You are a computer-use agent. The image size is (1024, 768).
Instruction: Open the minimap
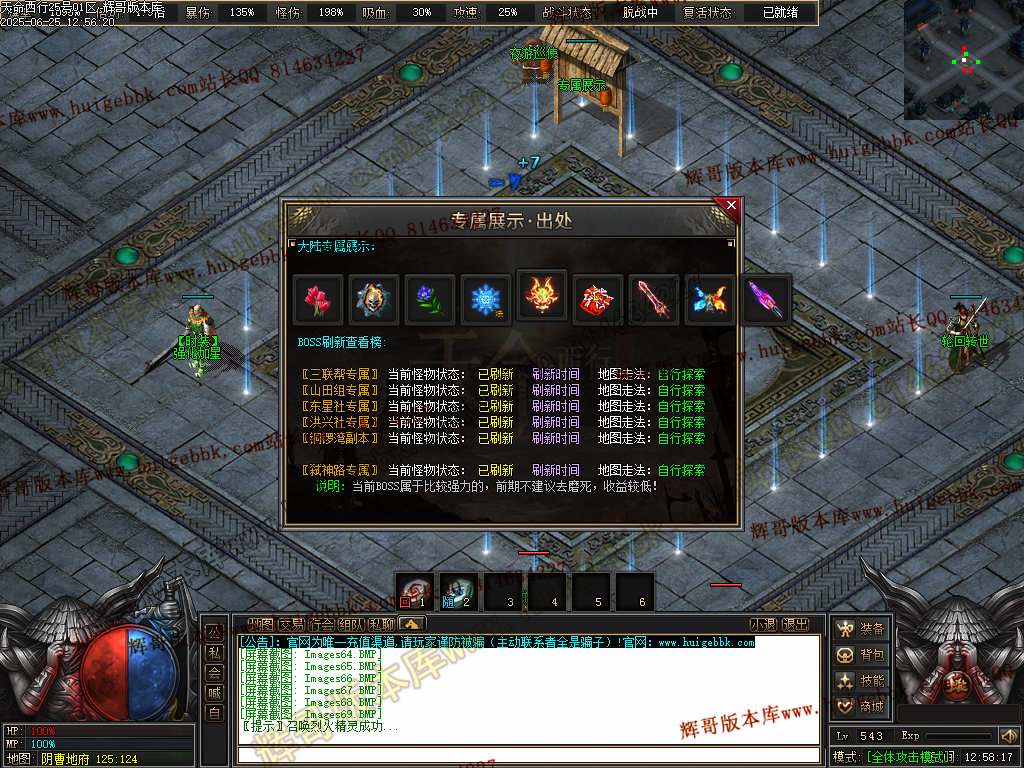pos(963,60)
